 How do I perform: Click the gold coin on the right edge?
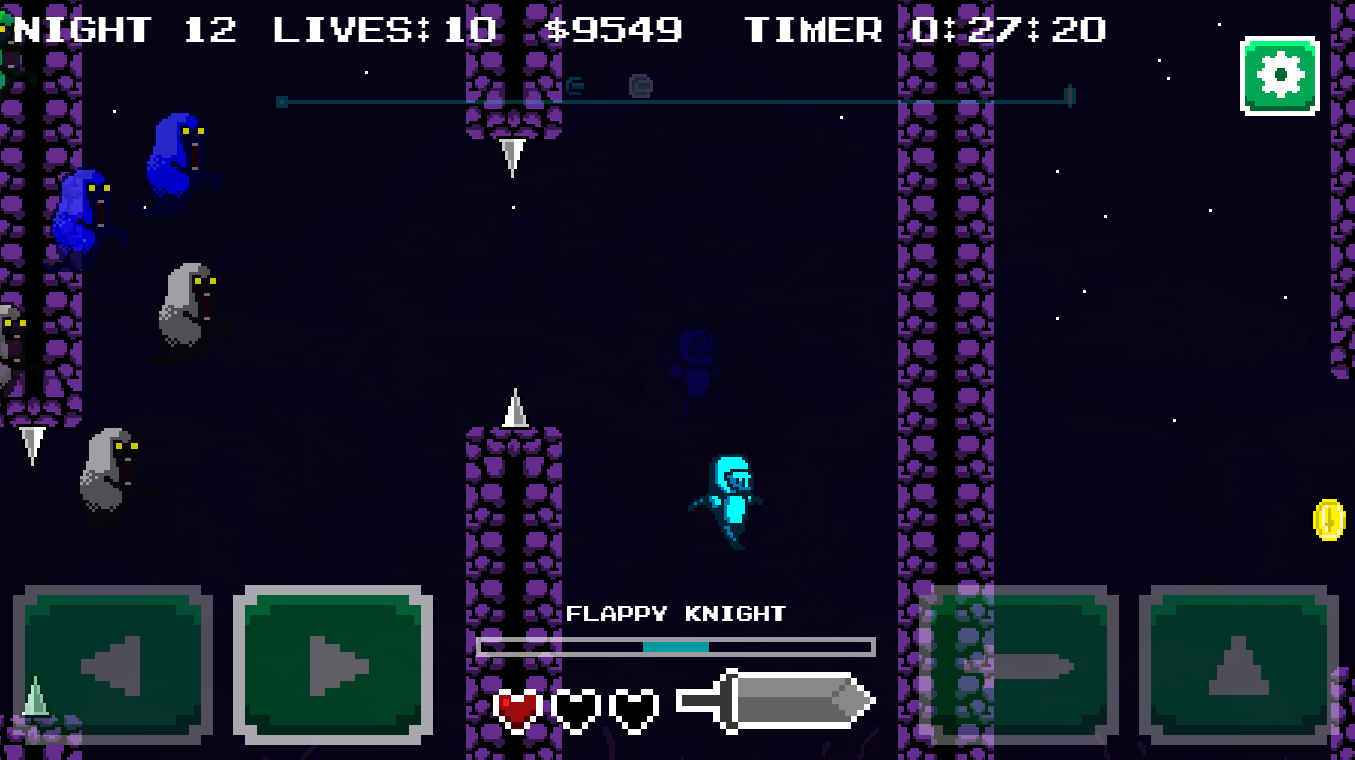click(1330, 519)
